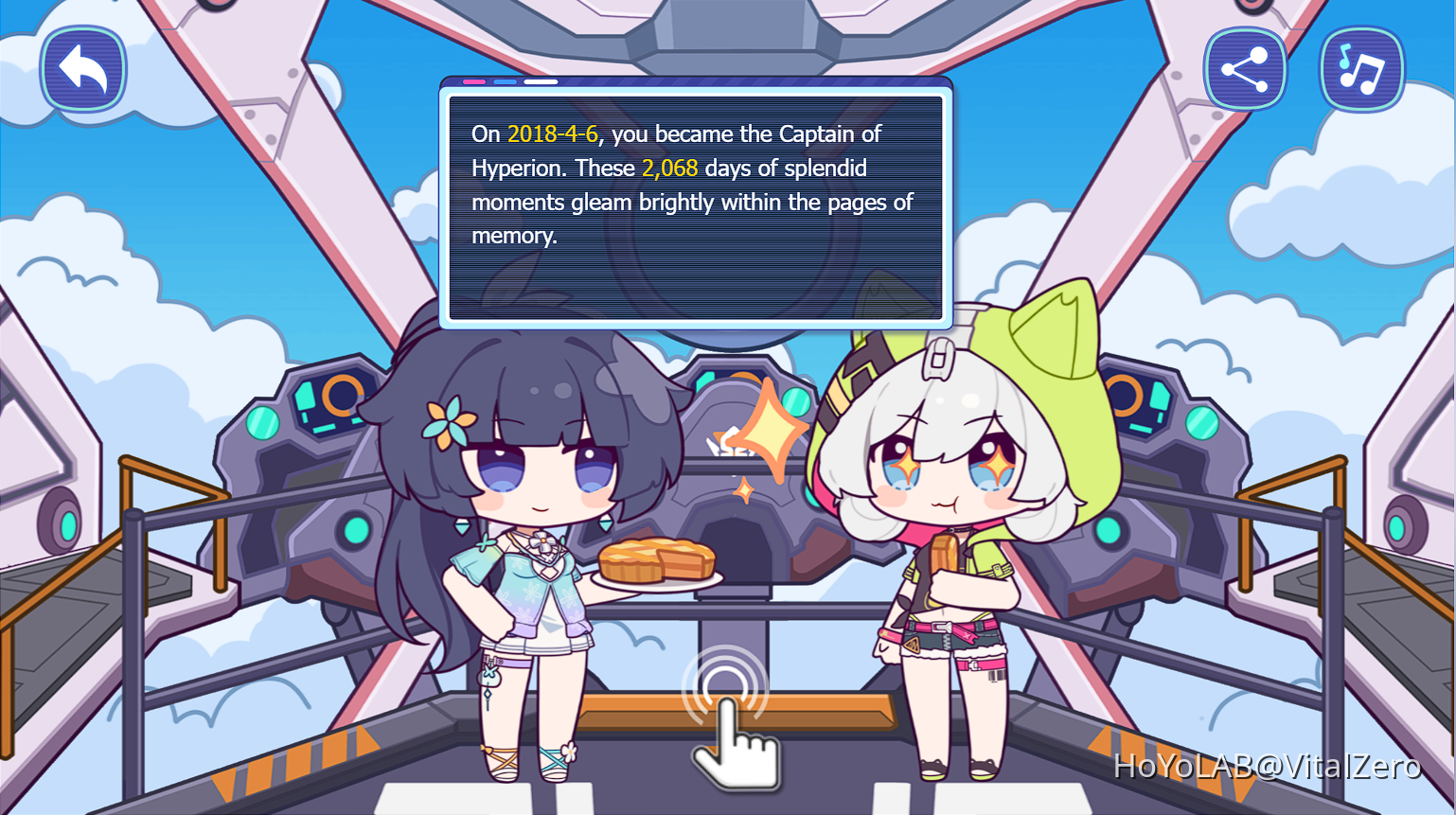Click the blue indicator bar on the dialog header
The image size is (1456, 815).
tap(504, 82)
